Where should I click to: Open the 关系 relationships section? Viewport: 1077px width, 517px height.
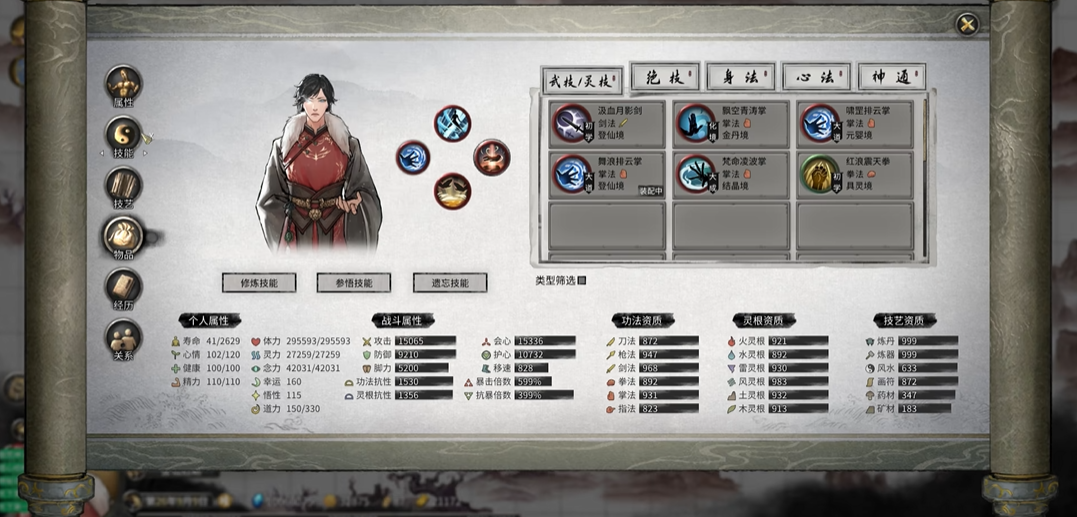click(x=123, y=338)
